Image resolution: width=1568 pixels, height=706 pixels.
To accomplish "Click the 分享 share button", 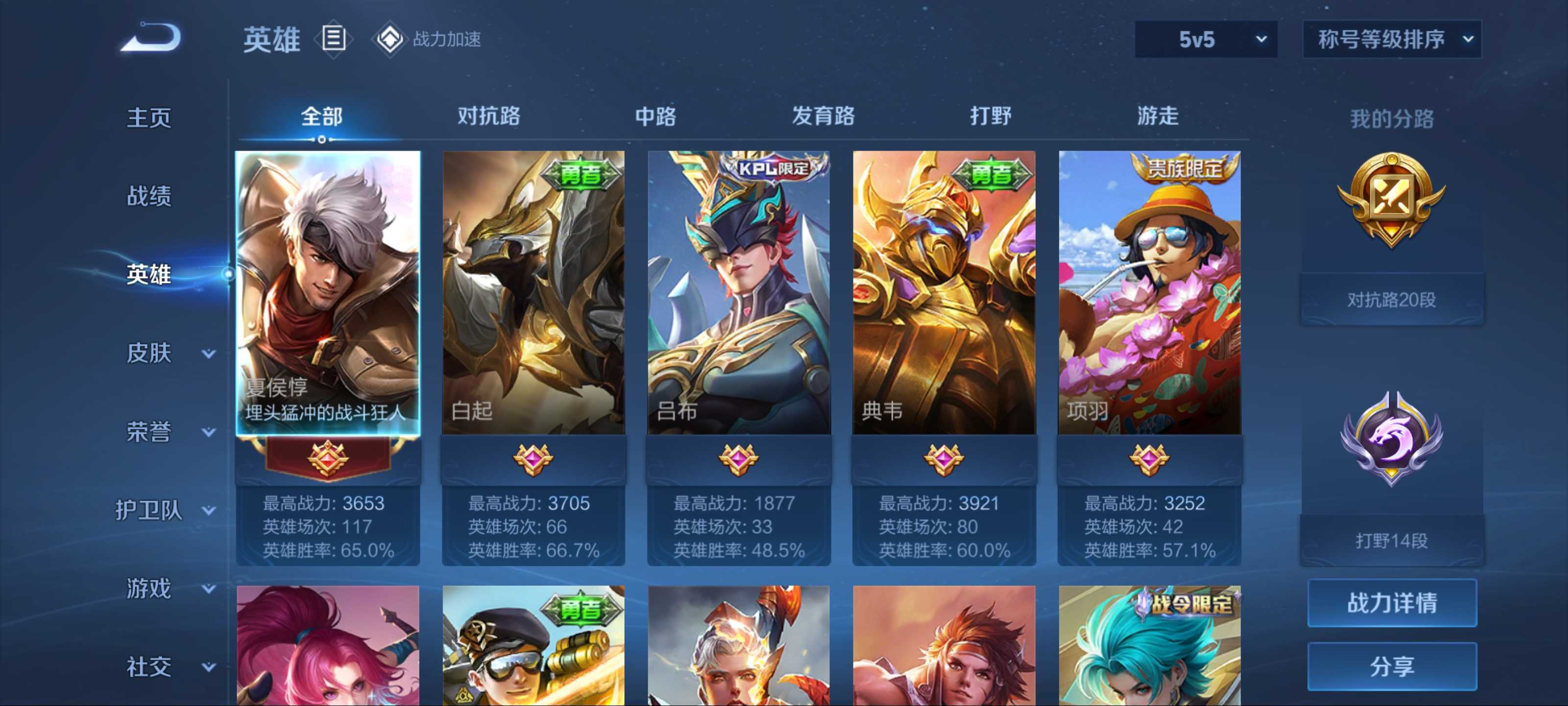I will 1392,666.
